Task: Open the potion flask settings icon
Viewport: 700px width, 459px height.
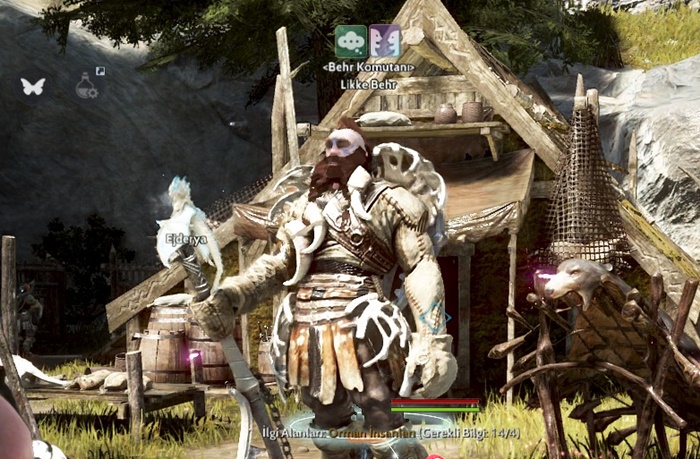Action: coord(87,86)
